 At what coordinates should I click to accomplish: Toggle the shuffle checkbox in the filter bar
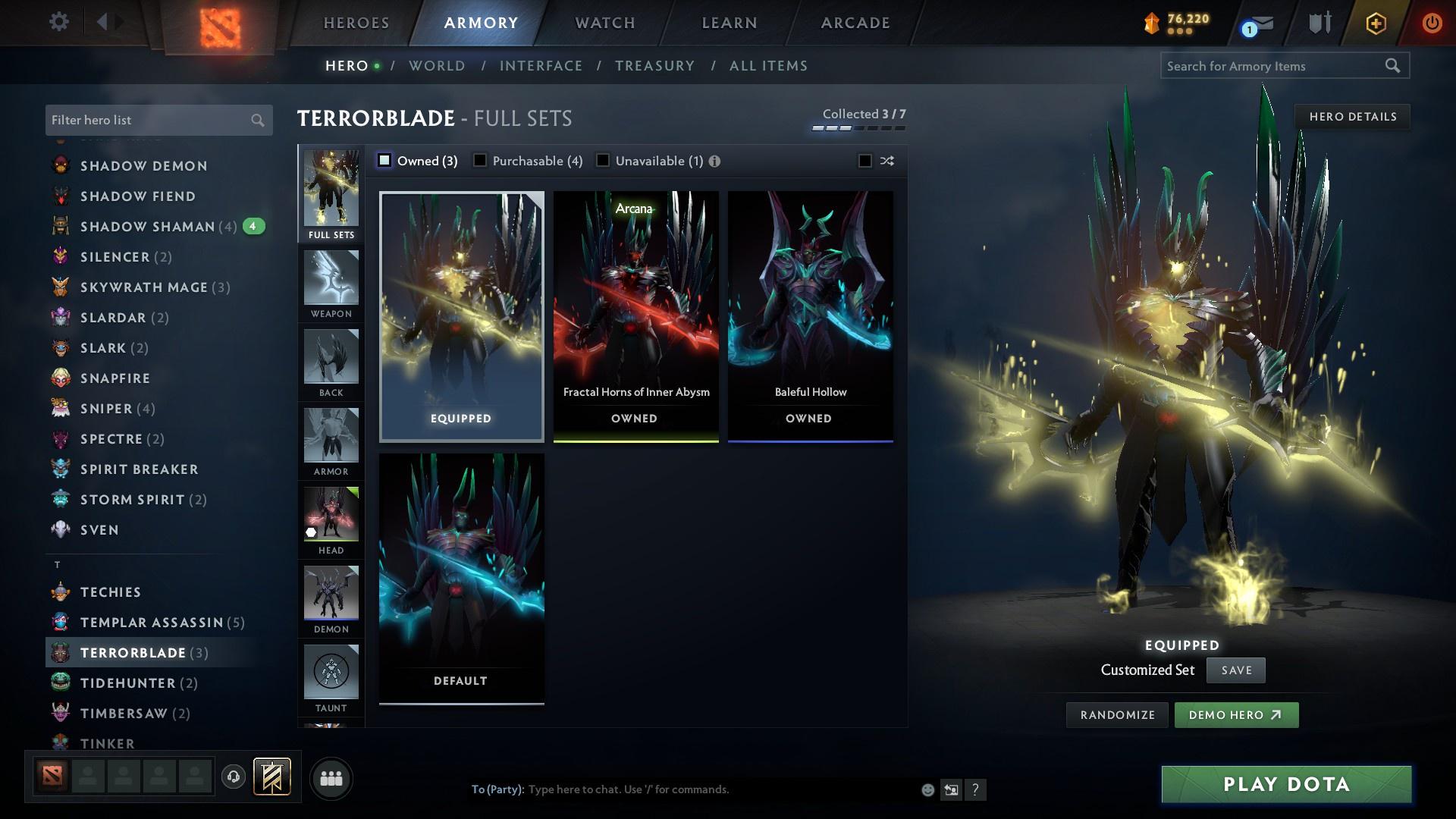tap(863, 161)
